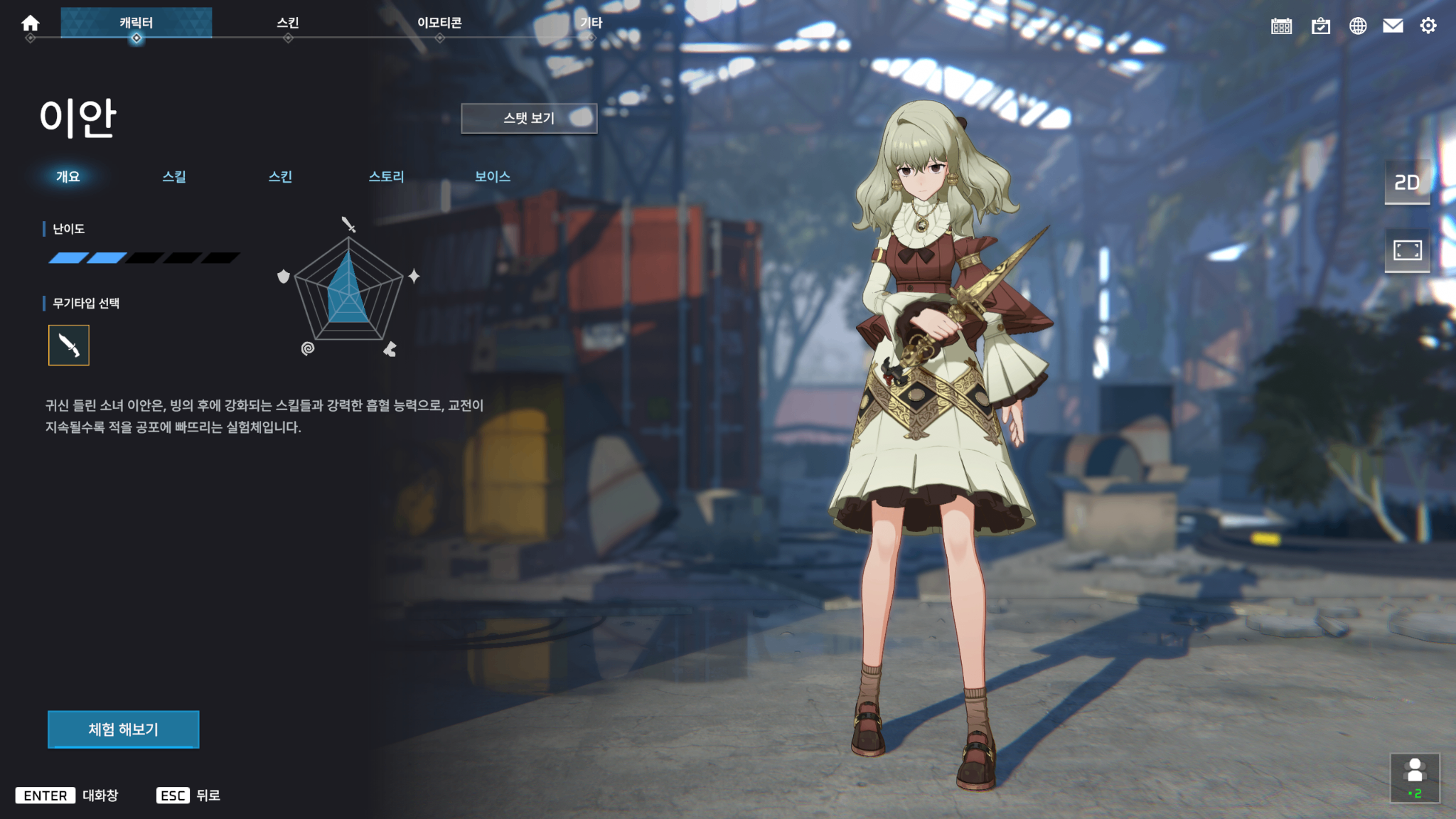Viewport: 1456px width, 819px height.
Task: Open the mail envelope icon
Action: 1393,26
